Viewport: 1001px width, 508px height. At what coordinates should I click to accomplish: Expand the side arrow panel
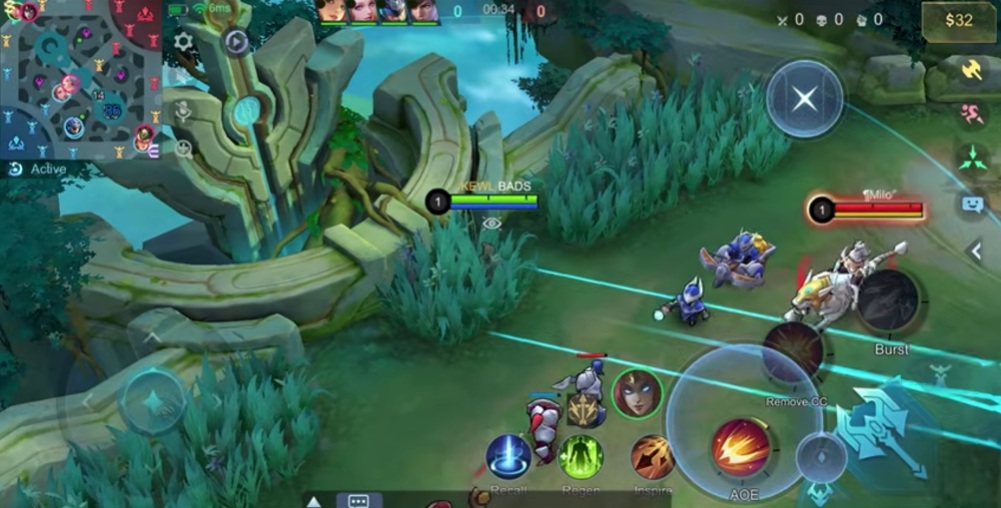(x=976, y=251)
